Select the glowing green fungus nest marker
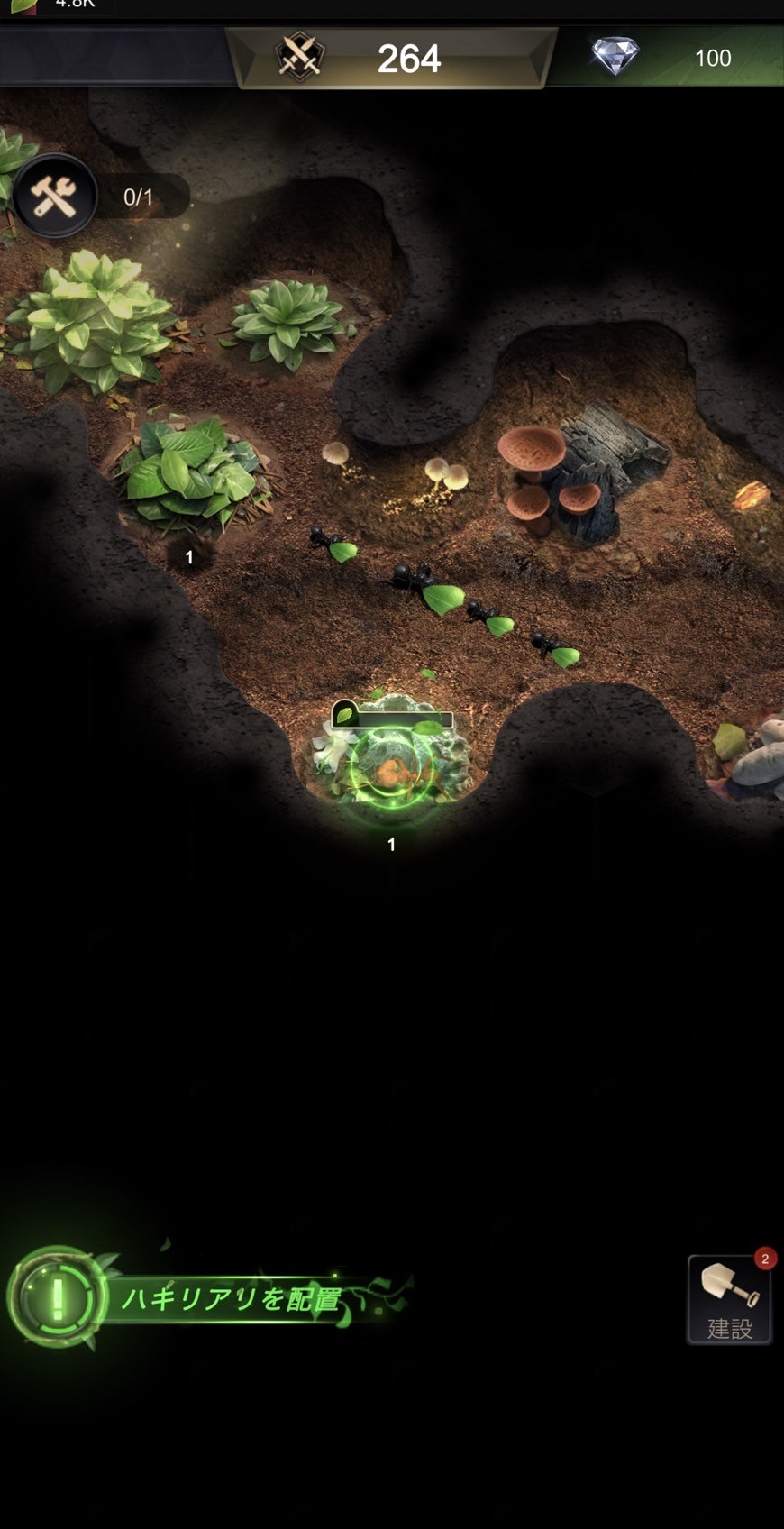 coord(392,765)
